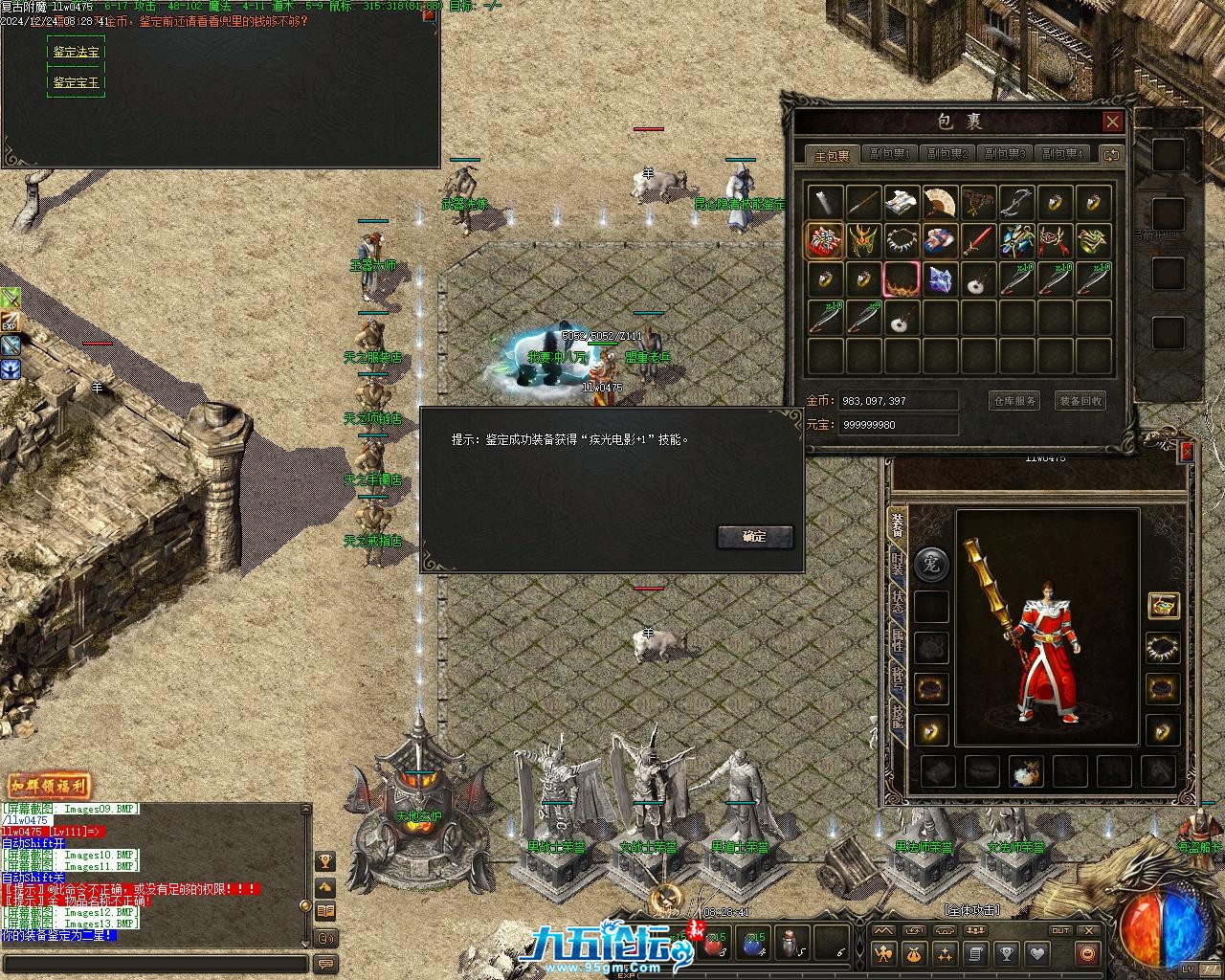Image resolution: width=1225 pixels, height=980 pixels.
Task: Switch to the 副包裹1 bag tab
Action: (889, 154)
